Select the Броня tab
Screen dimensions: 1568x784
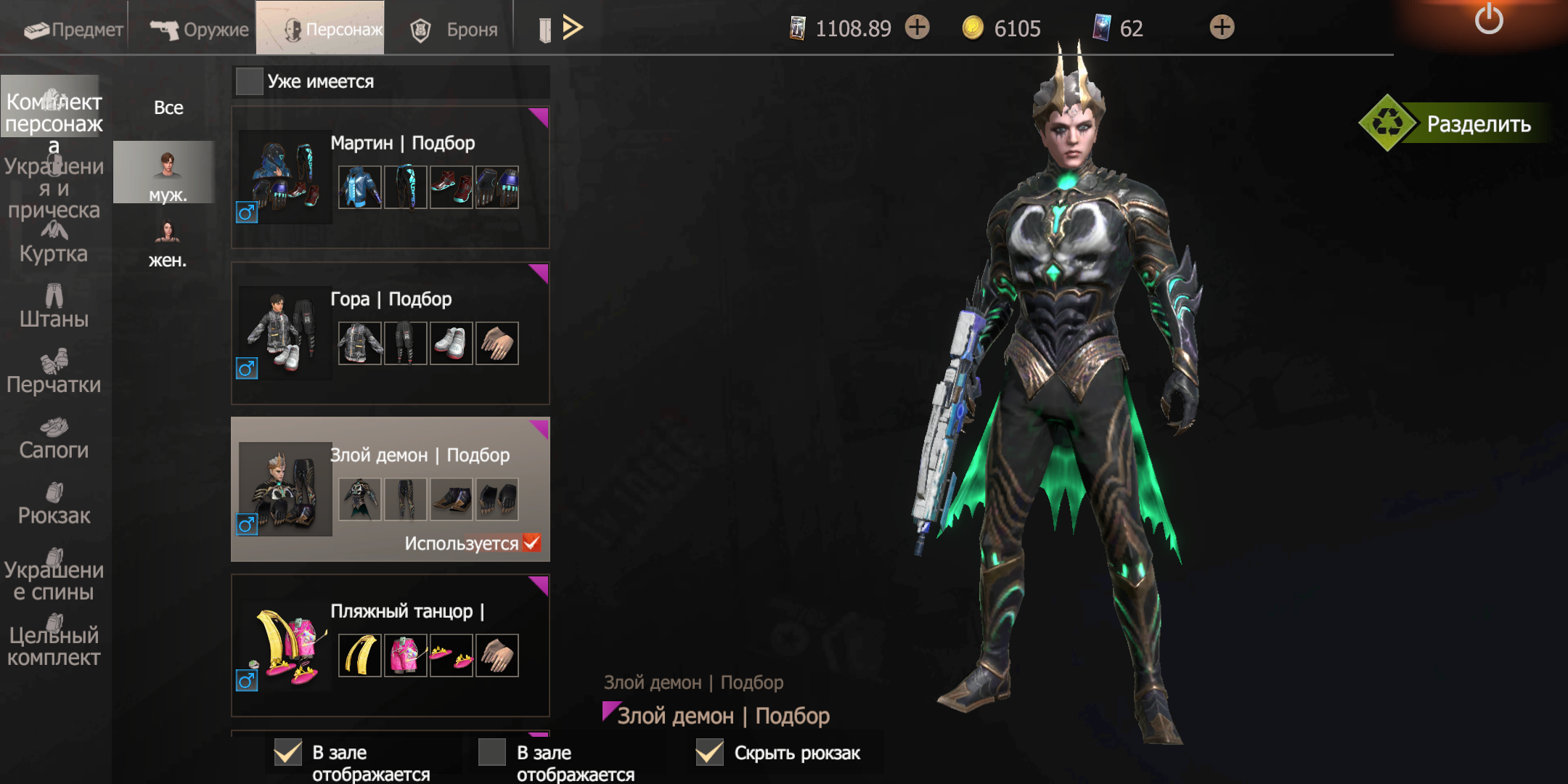pos(455,29)
